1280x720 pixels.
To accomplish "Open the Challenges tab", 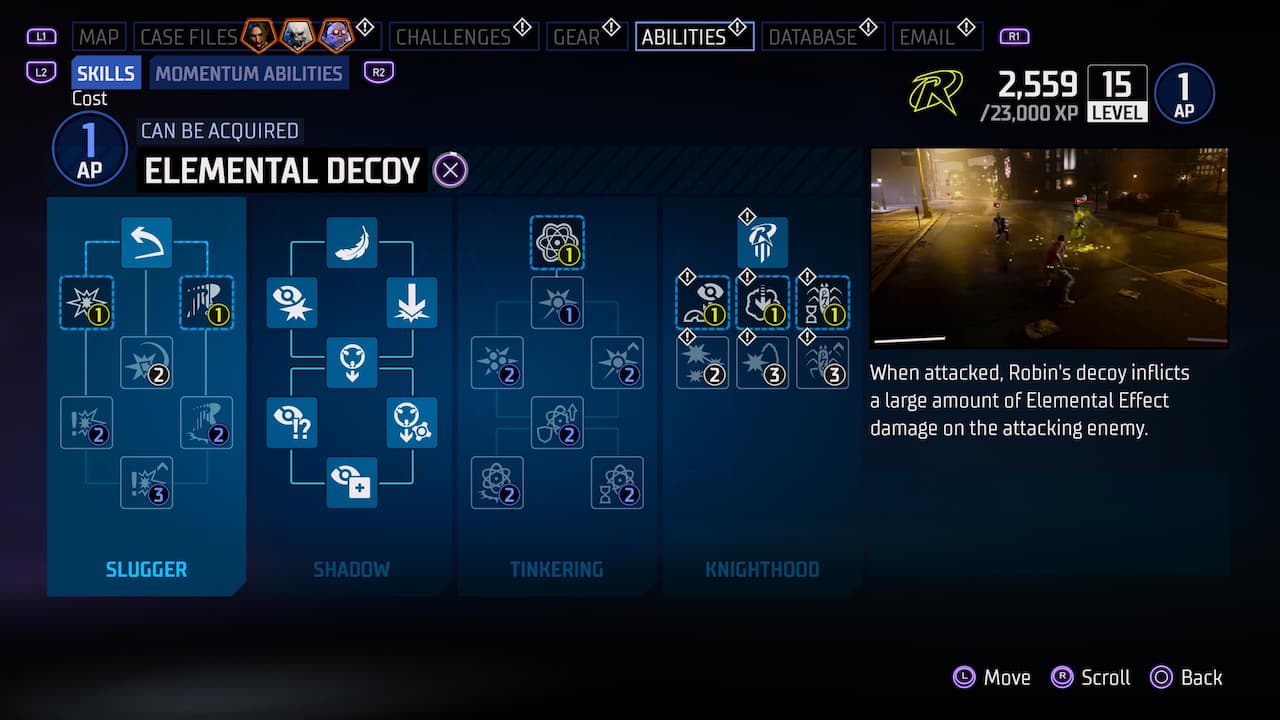I will pos(453,37).
